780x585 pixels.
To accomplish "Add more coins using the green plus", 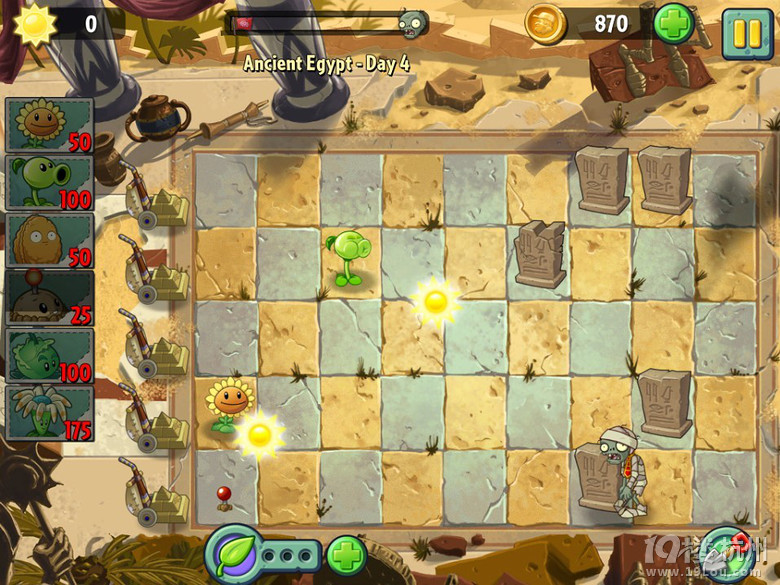I will (x=673, y=23).
